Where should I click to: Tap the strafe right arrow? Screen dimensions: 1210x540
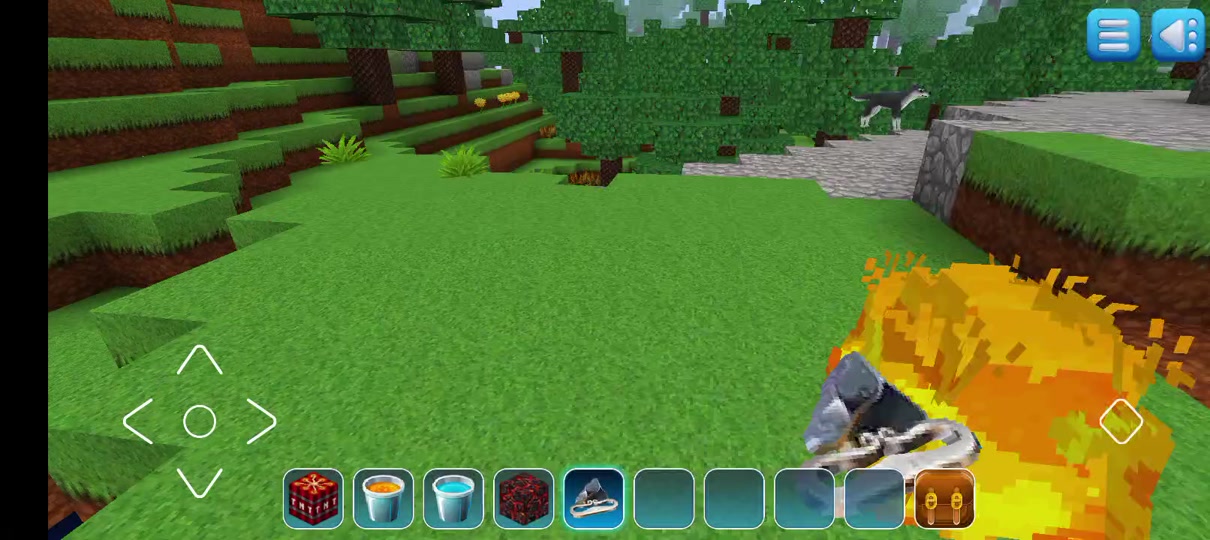260,422
